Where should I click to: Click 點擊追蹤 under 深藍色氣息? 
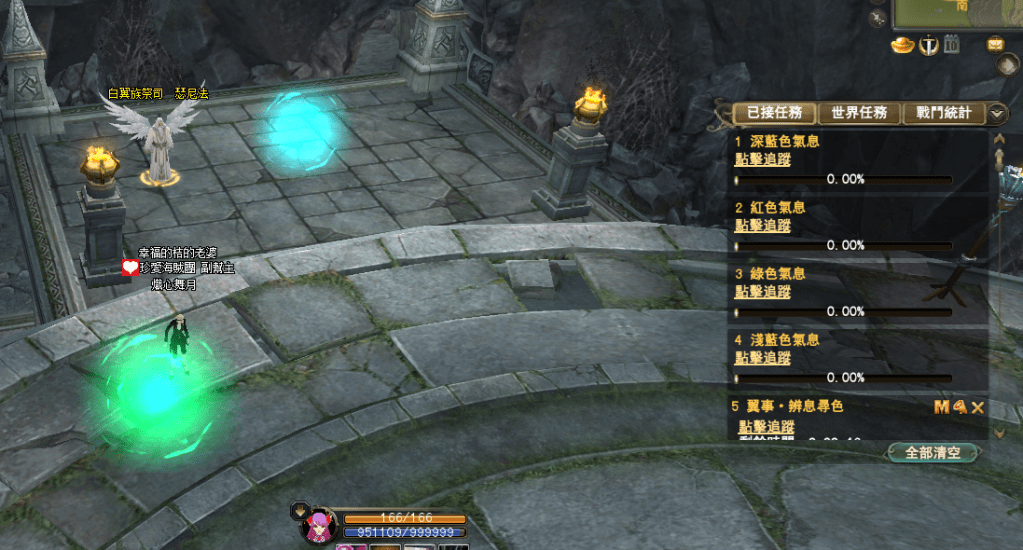click(x=762, y=159)
